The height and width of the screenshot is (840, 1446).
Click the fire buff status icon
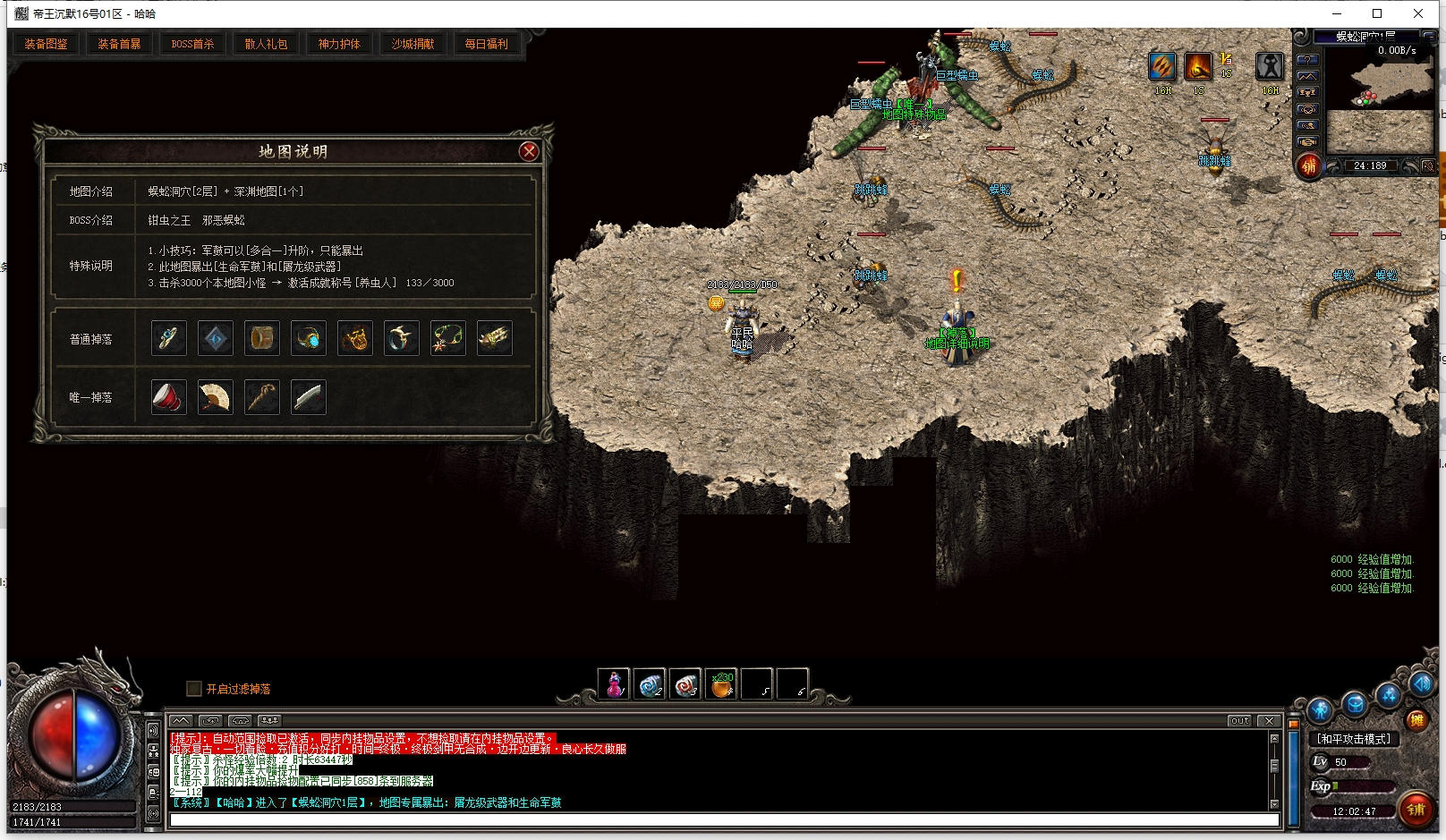(x=1198, y=66)
